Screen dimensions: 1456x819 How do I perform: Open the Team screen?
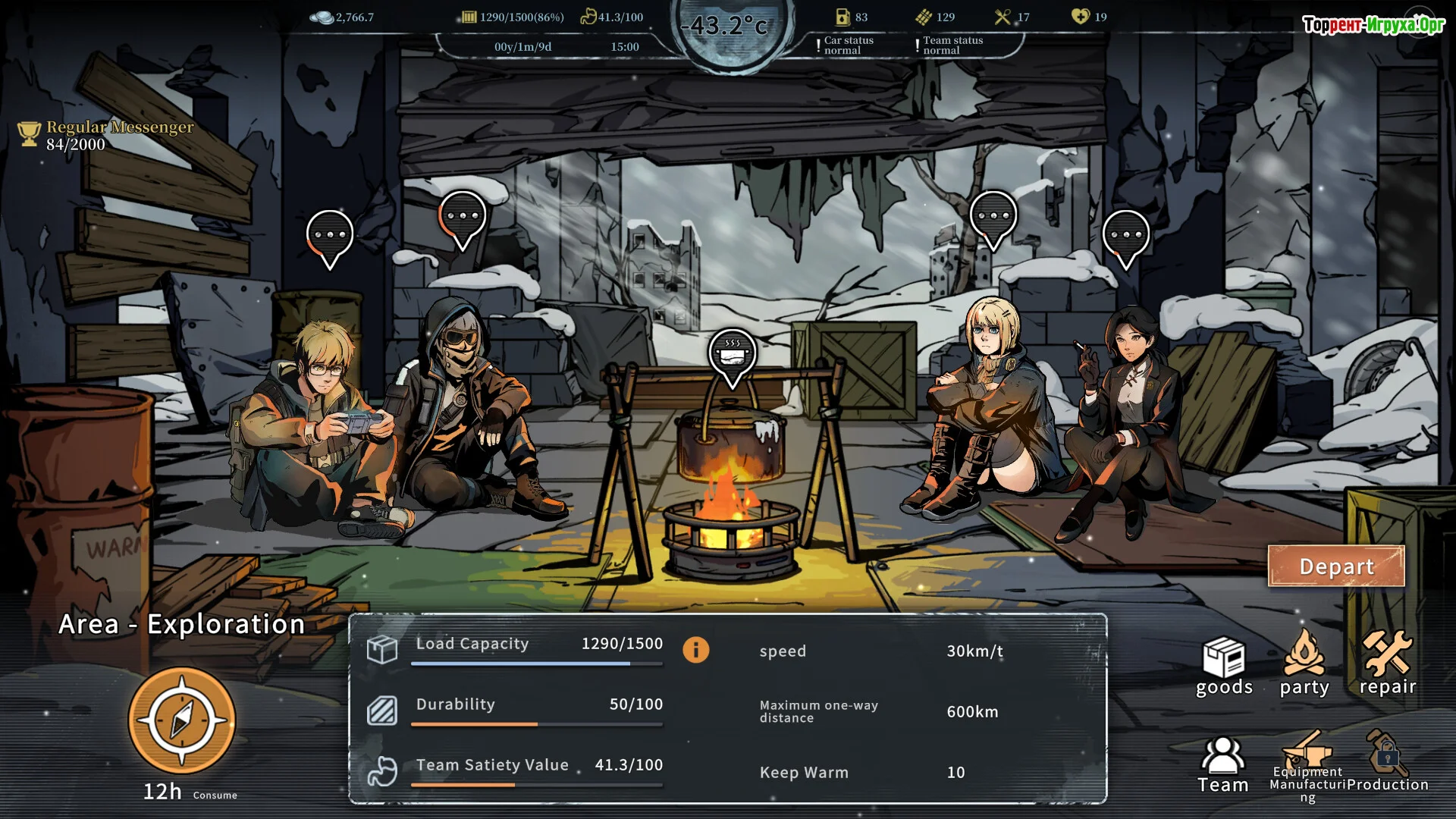pos(1222,764)
